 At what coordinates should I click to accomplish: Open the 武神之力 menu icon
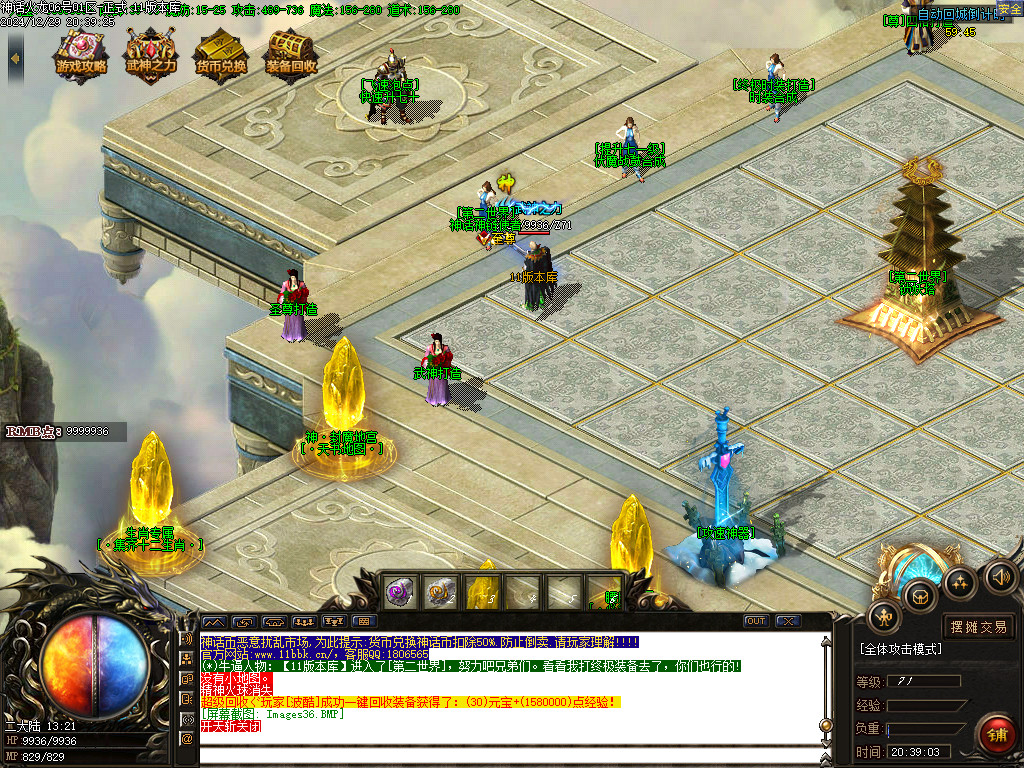coord(150,56)
